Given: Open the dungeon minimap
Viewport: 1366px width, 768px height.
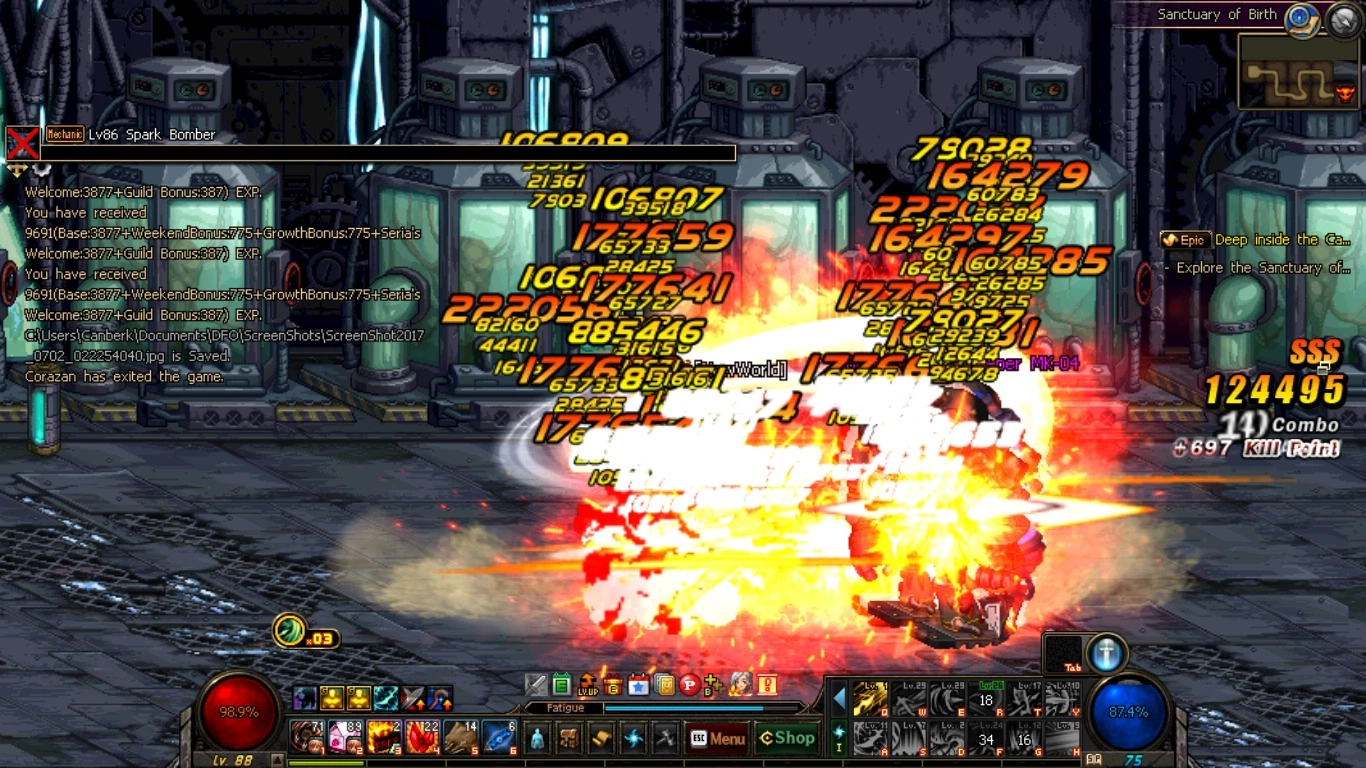Looking at the screenshot, I should click(x=1298, y=72).
